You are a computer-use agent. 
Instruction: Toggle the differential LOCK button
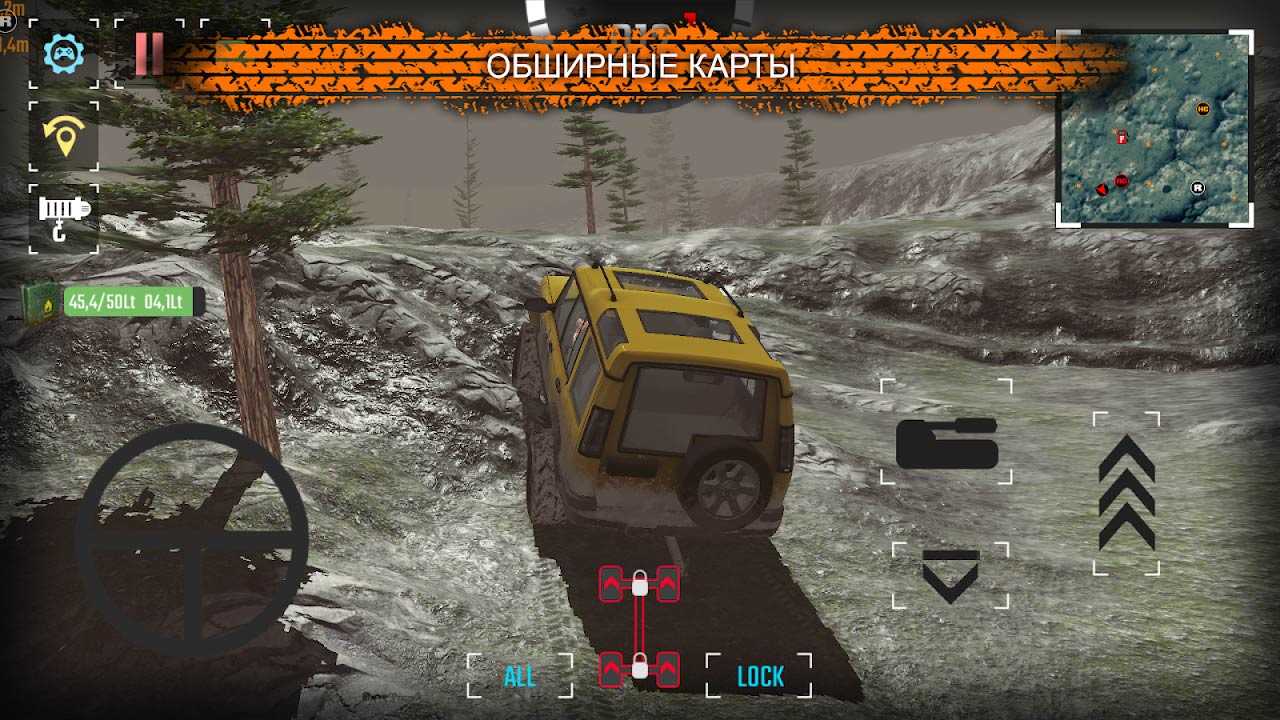pyautogui.click(x=759, y=676)
